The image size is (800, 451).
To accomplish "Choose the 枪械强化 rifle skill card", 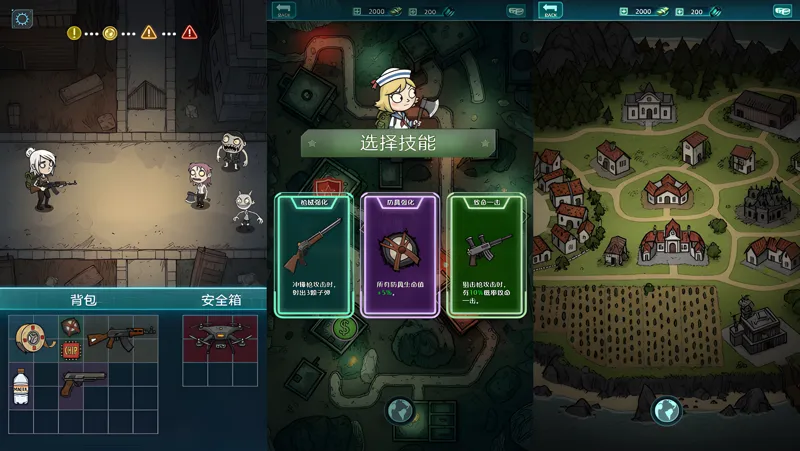I will click(314, 255).
